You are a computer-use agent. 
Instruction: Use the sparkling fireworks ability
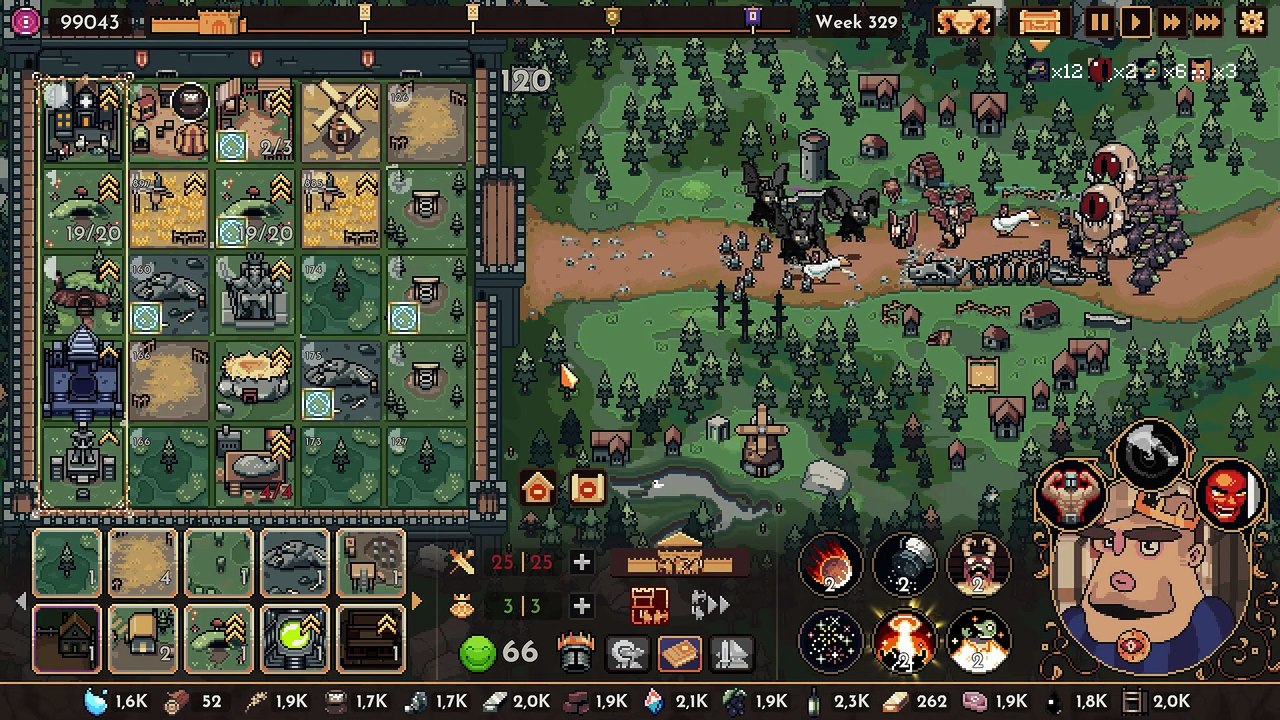830,640
